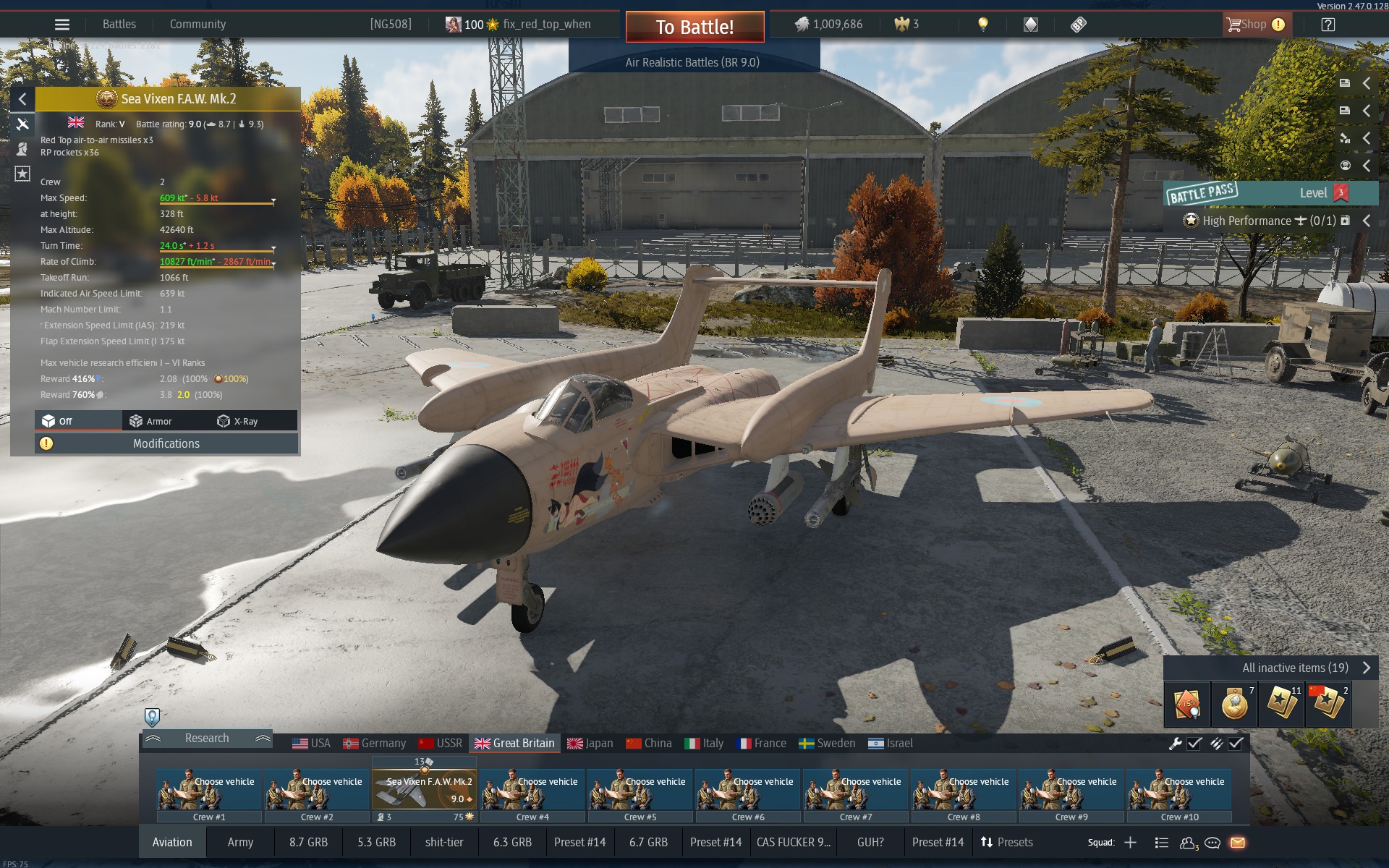
Task: Start the match with To Battle!
Action: 694,27
